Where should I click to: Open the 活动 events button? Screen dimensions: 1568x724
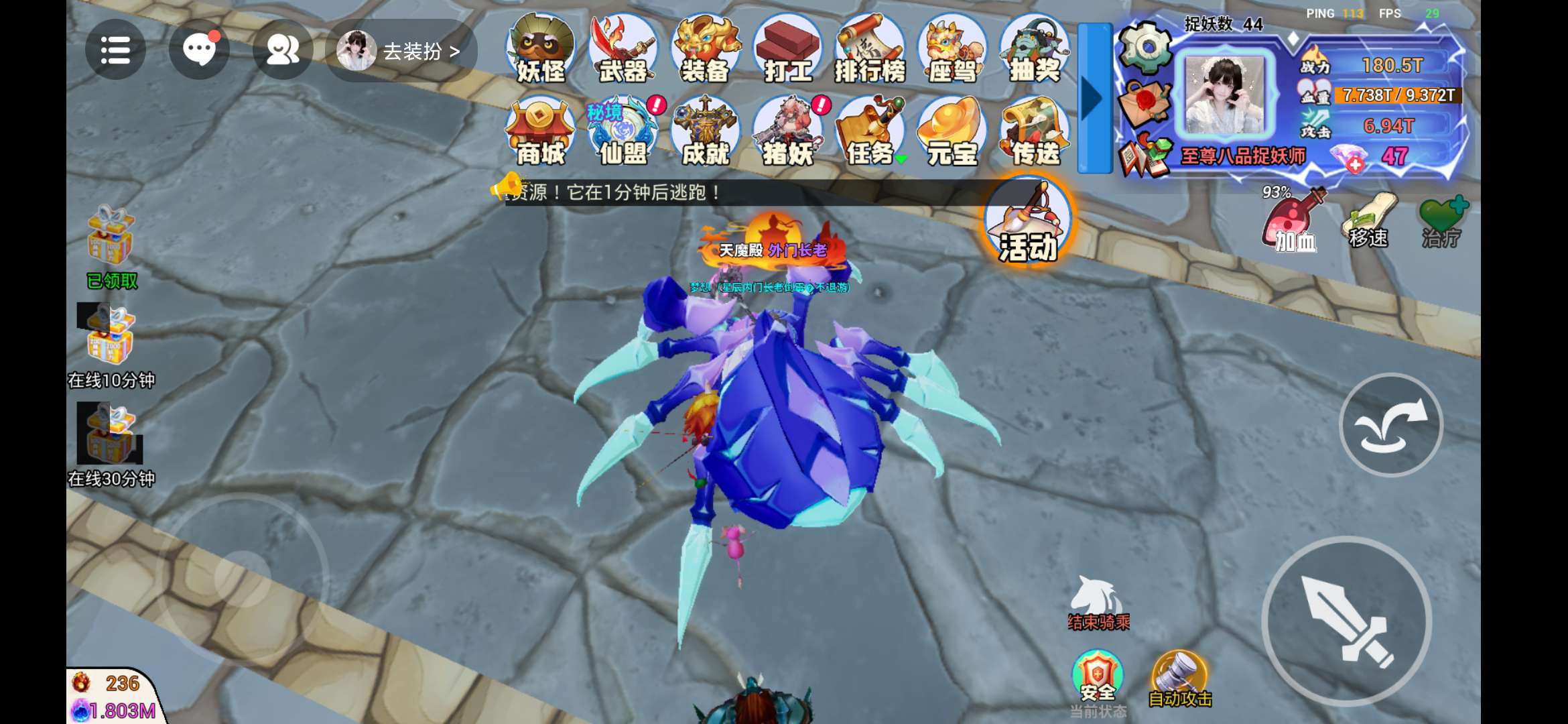pyautogui.click(x=1028, y=223)
